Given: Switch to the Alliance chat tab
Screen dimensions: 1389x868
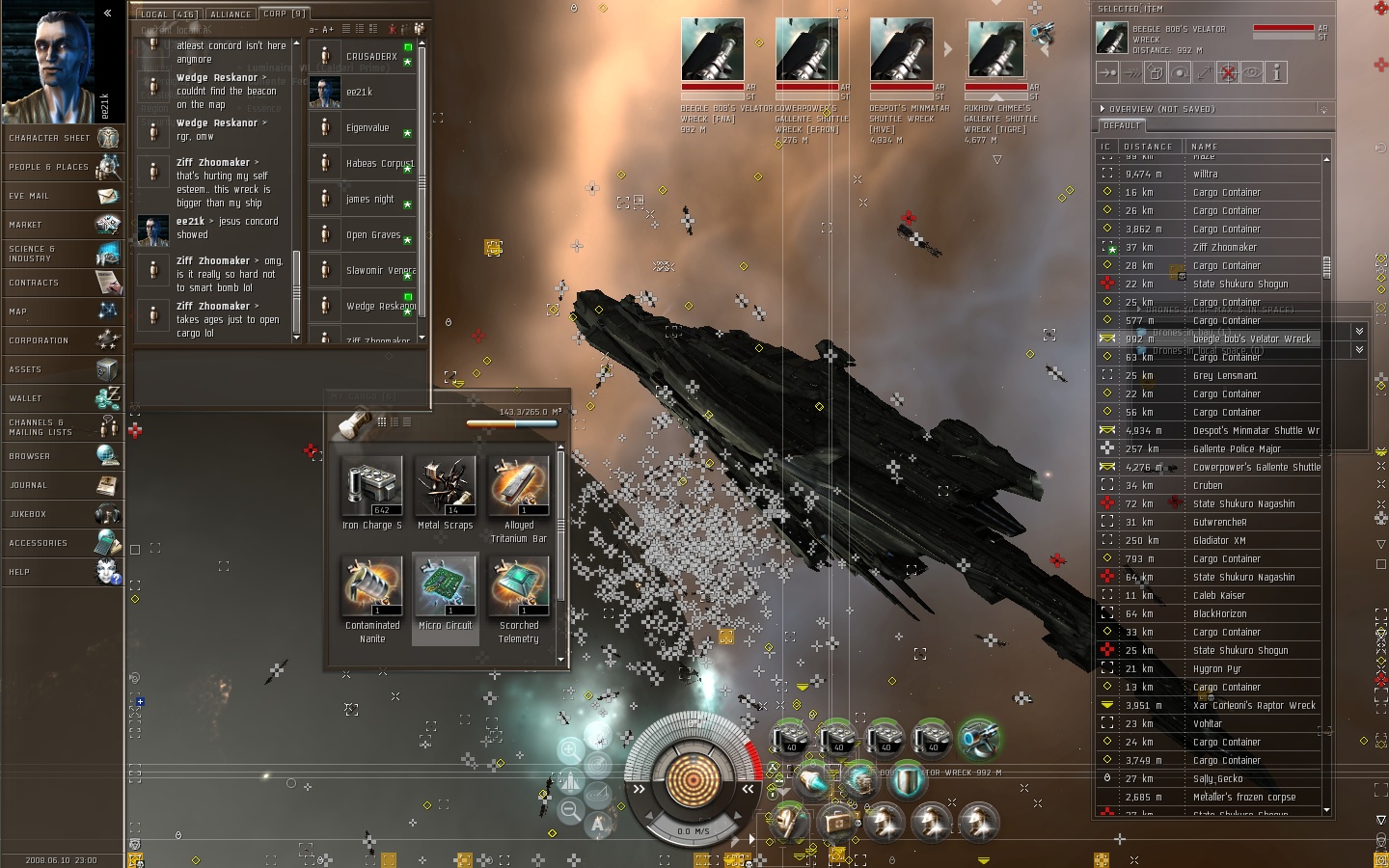Looking at the screenshot, I should [231, 14].
